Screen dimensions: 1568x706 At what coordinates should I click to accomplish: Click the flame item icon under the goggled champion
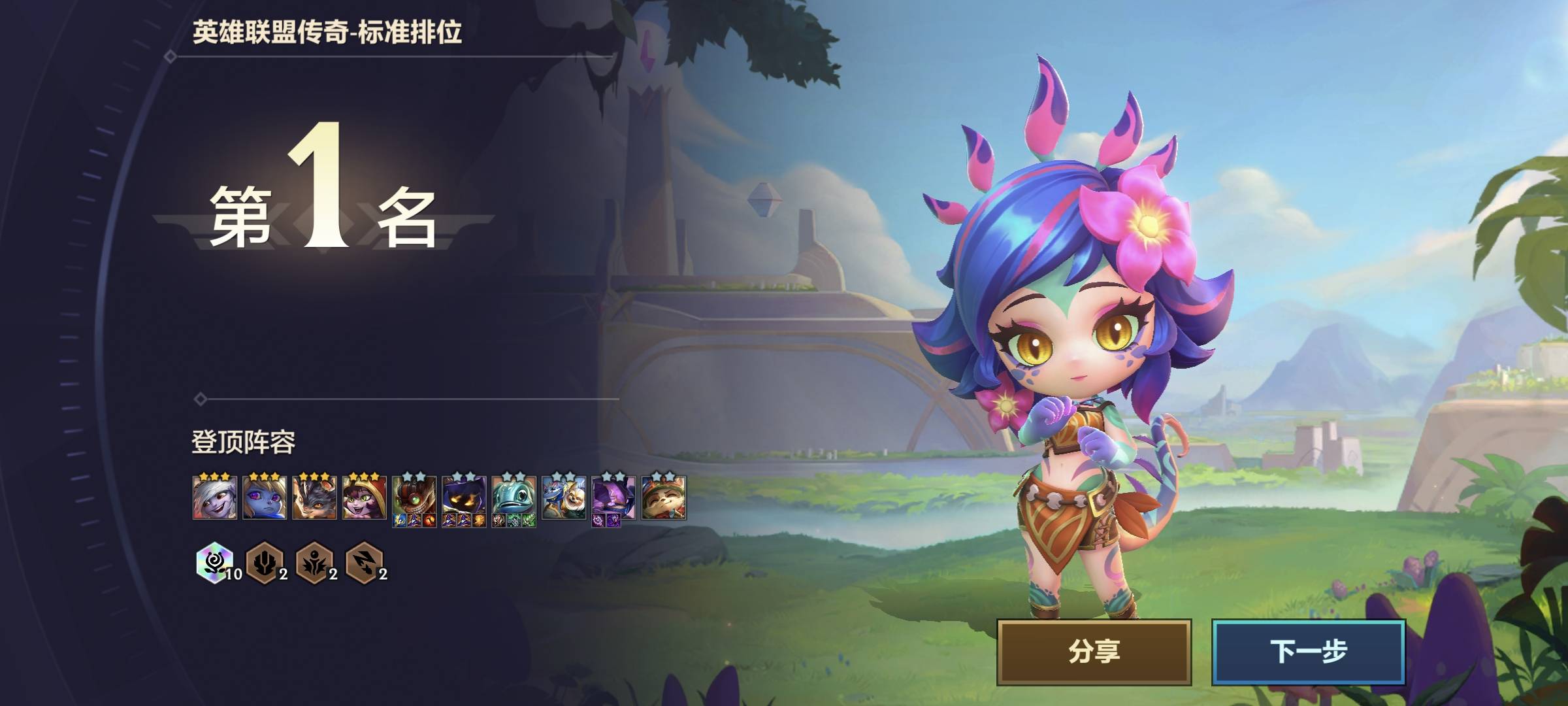(429, 520)
